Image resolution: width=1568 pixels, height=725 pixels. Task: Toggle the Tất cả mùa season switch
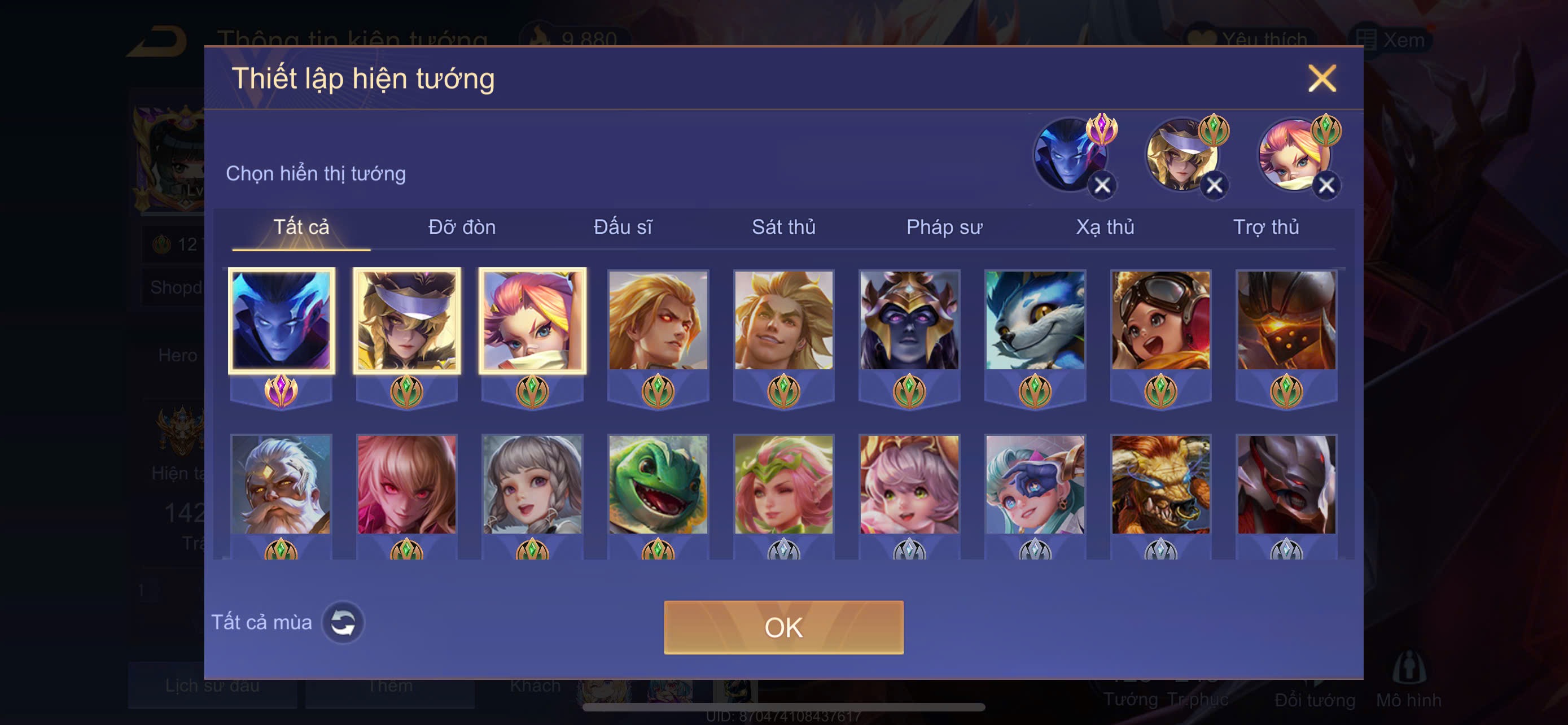pos(343,622)
